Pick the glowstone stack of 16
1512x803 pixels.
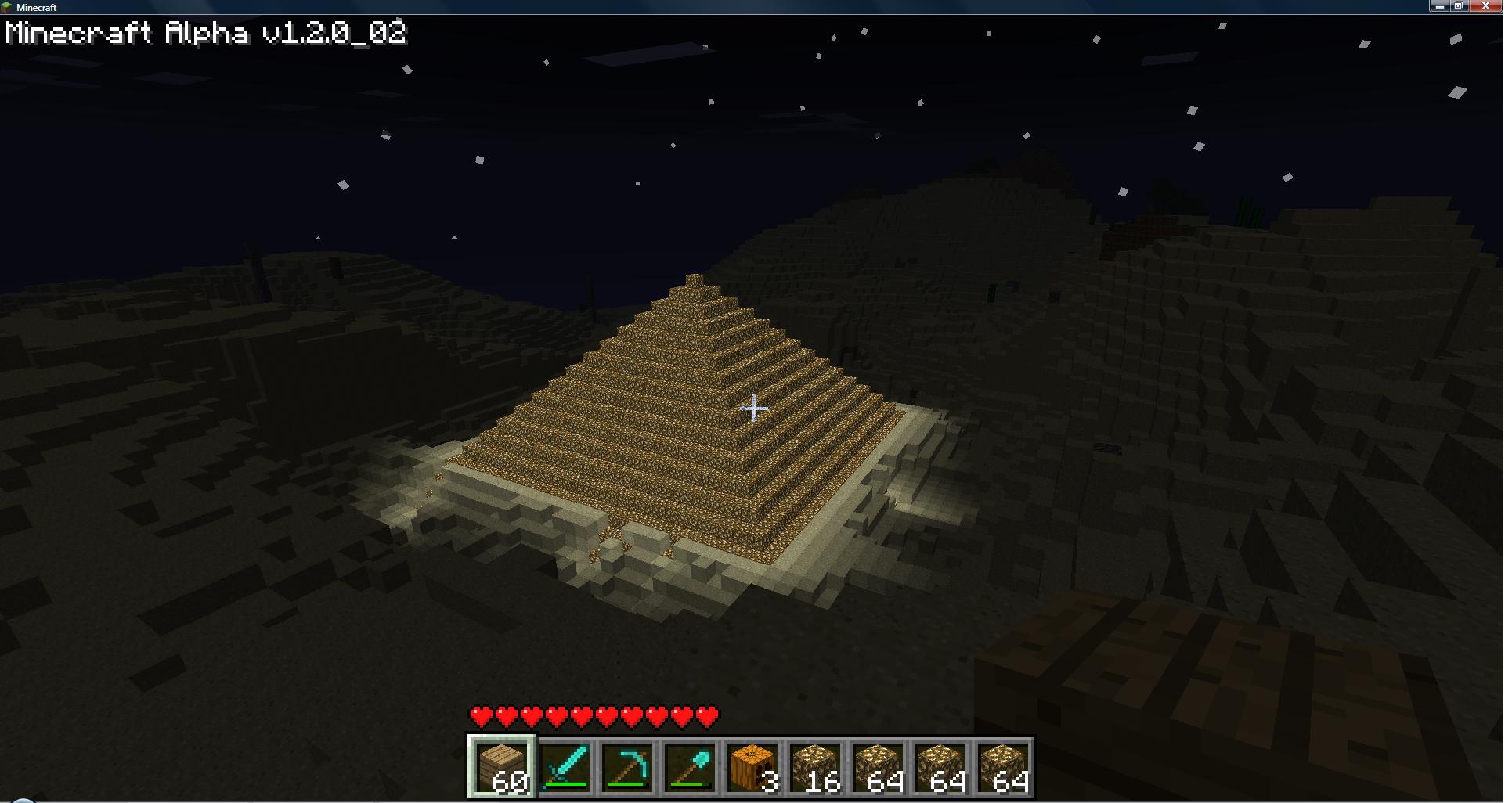pos(815,767)
